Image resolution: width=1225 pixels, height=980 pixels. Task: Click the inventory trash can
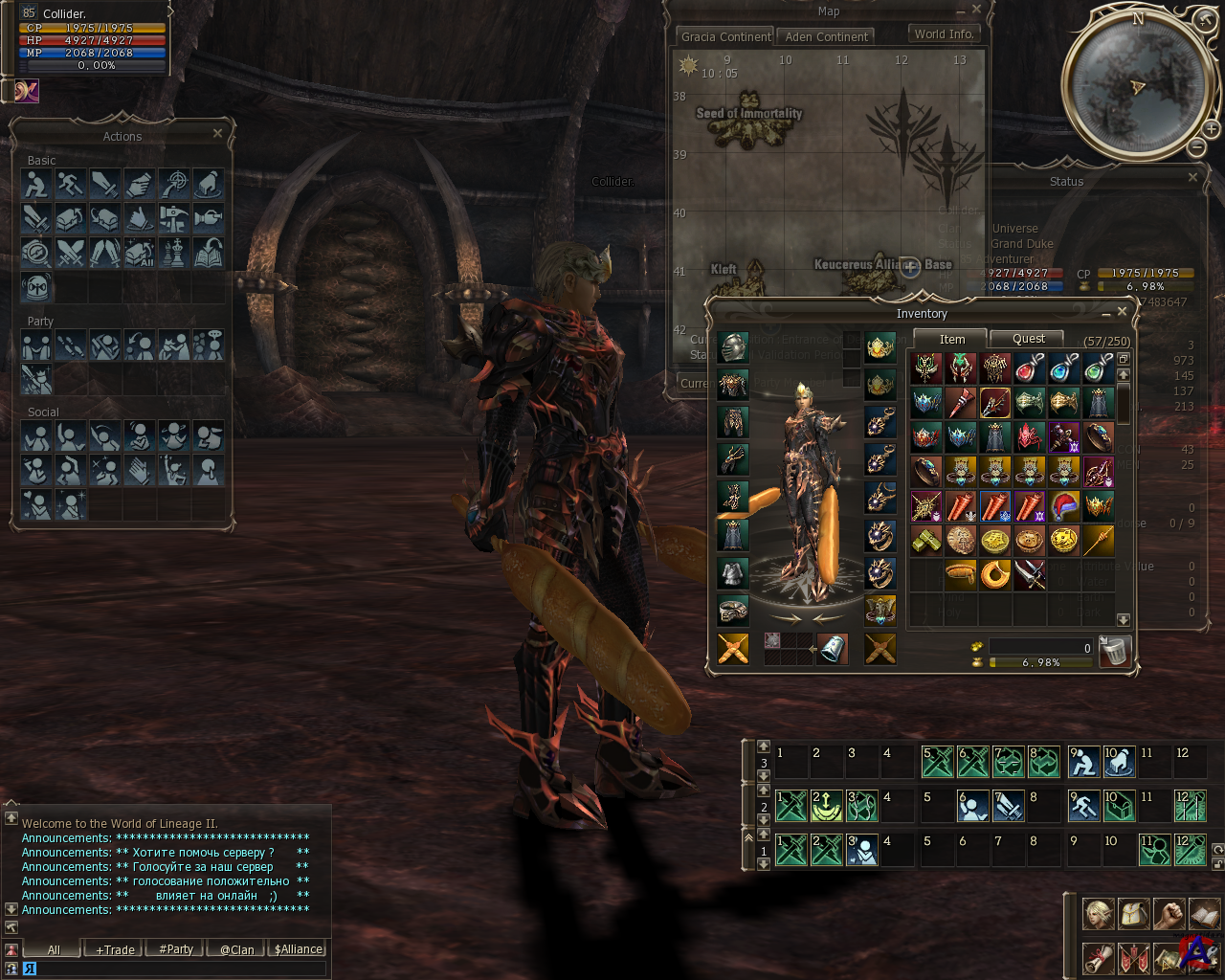coord(1115,651)
